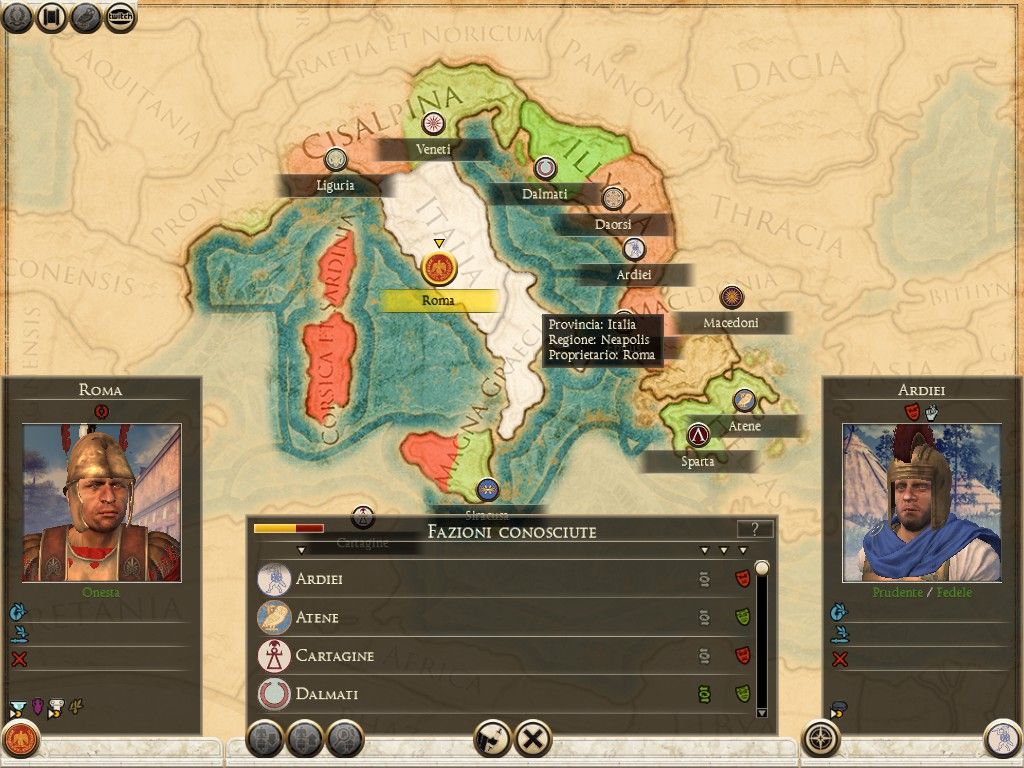1024x768 pixels.
Task: Click the Macedoni faction label on map
Action: (x=731, y=323)
